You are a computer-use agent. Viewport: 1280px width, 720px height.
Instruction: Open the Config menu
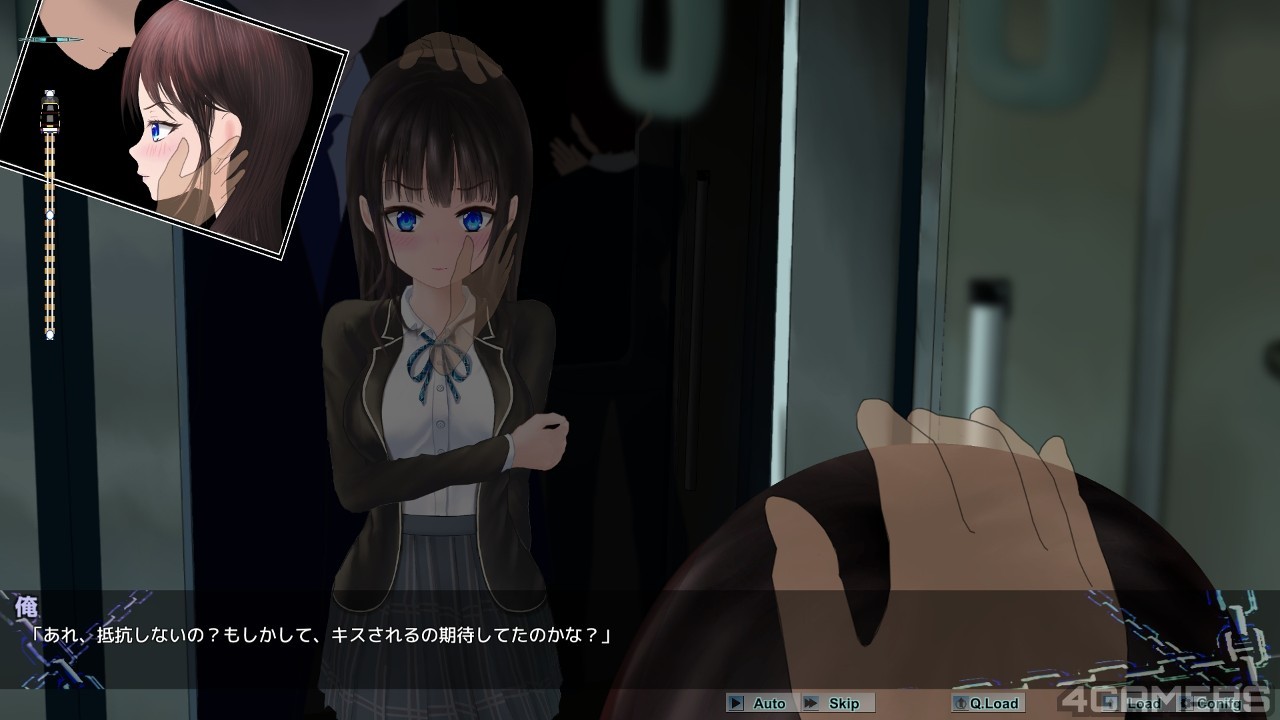[x=1215, y=703]
